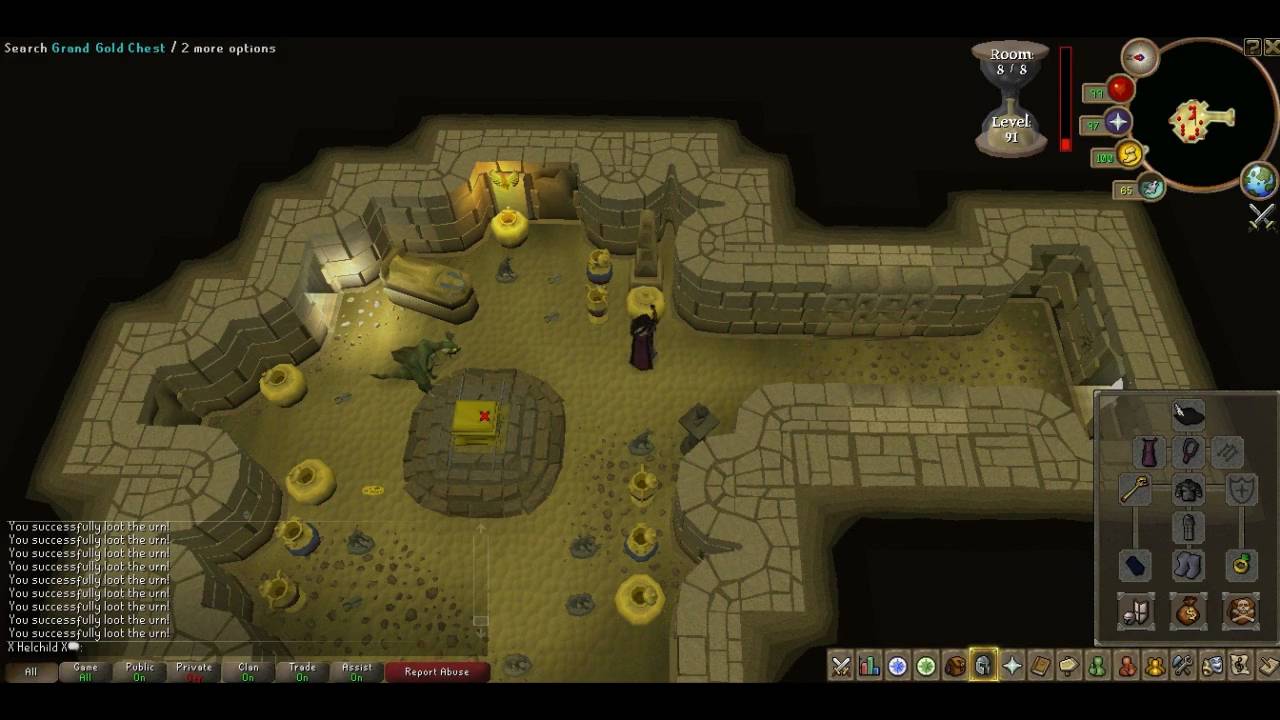1280x720 pixels.
Task: Select the equipped ring slot
Action: click(1241, 565)
